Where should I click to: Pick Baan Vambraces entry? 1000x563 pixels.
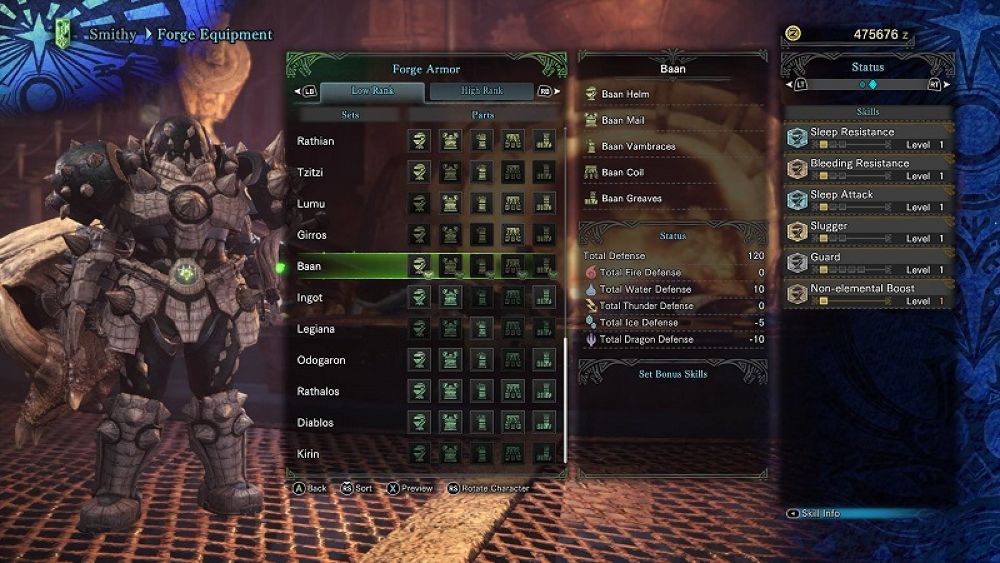pos(638,147)
